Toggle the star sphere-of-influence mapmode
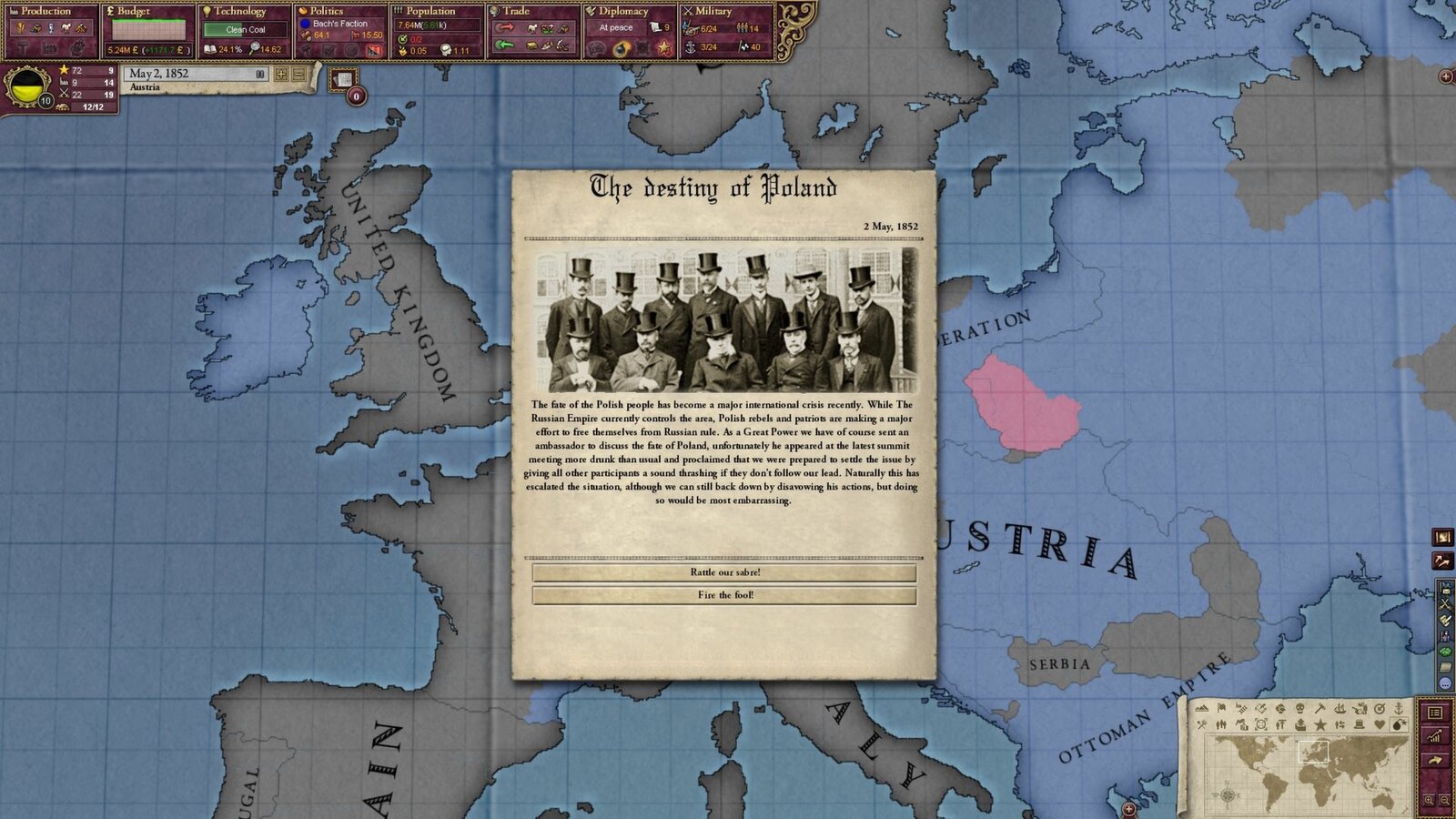Screen dimensions: 1456x819 click(x=1321, y=725)
